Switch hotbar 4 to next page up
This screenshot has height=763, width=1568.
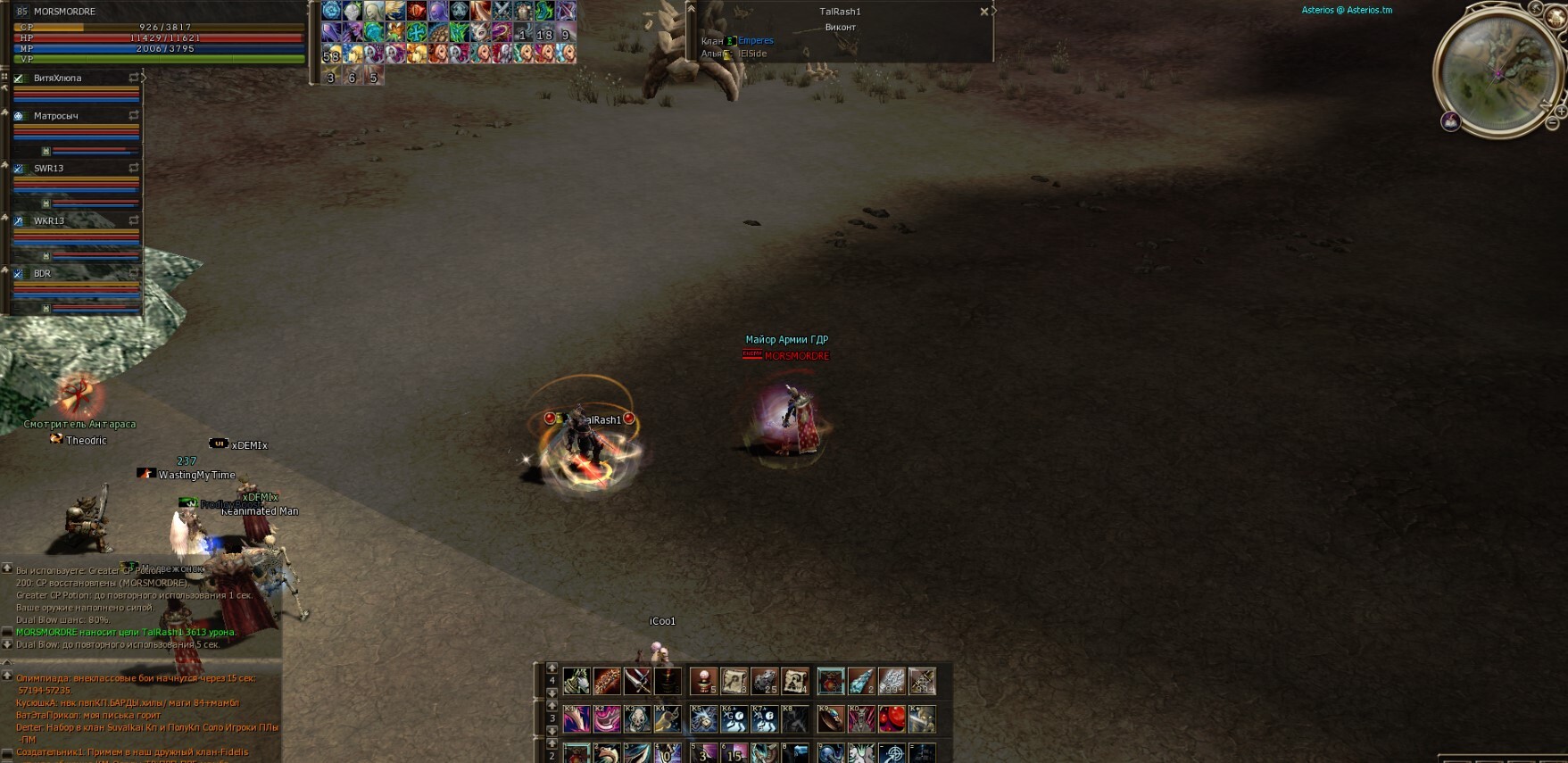[x=552, y=668]
